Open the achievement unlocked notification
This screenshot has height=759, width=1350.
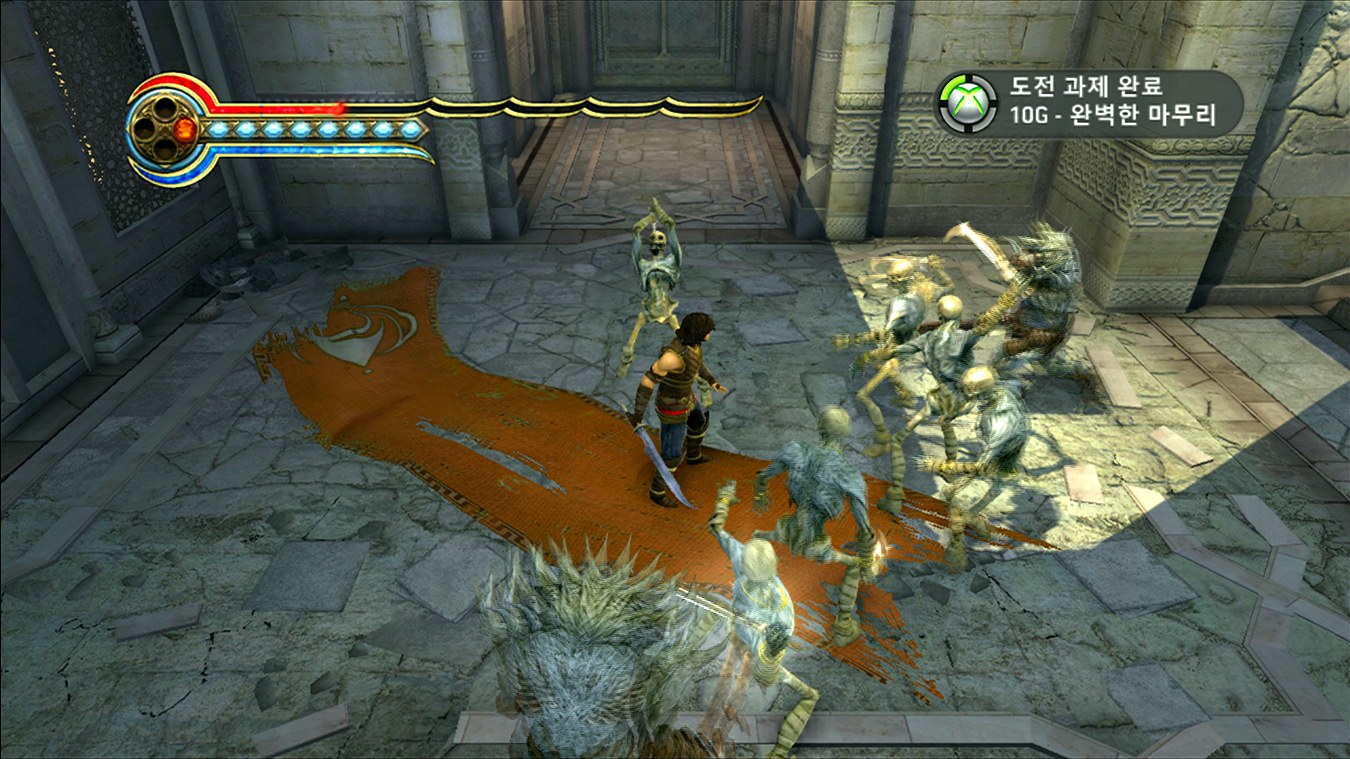tap(1090, 102)
